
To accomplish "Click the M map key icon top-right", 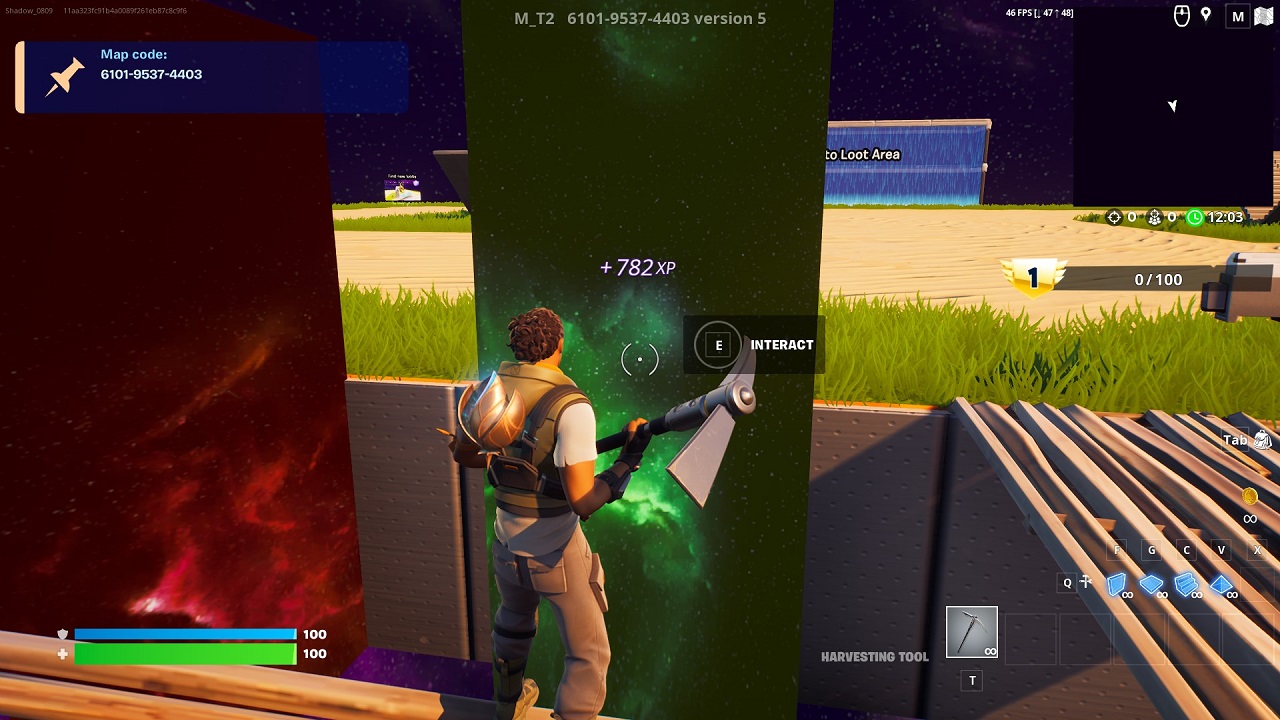I will tap(1238, 16).
